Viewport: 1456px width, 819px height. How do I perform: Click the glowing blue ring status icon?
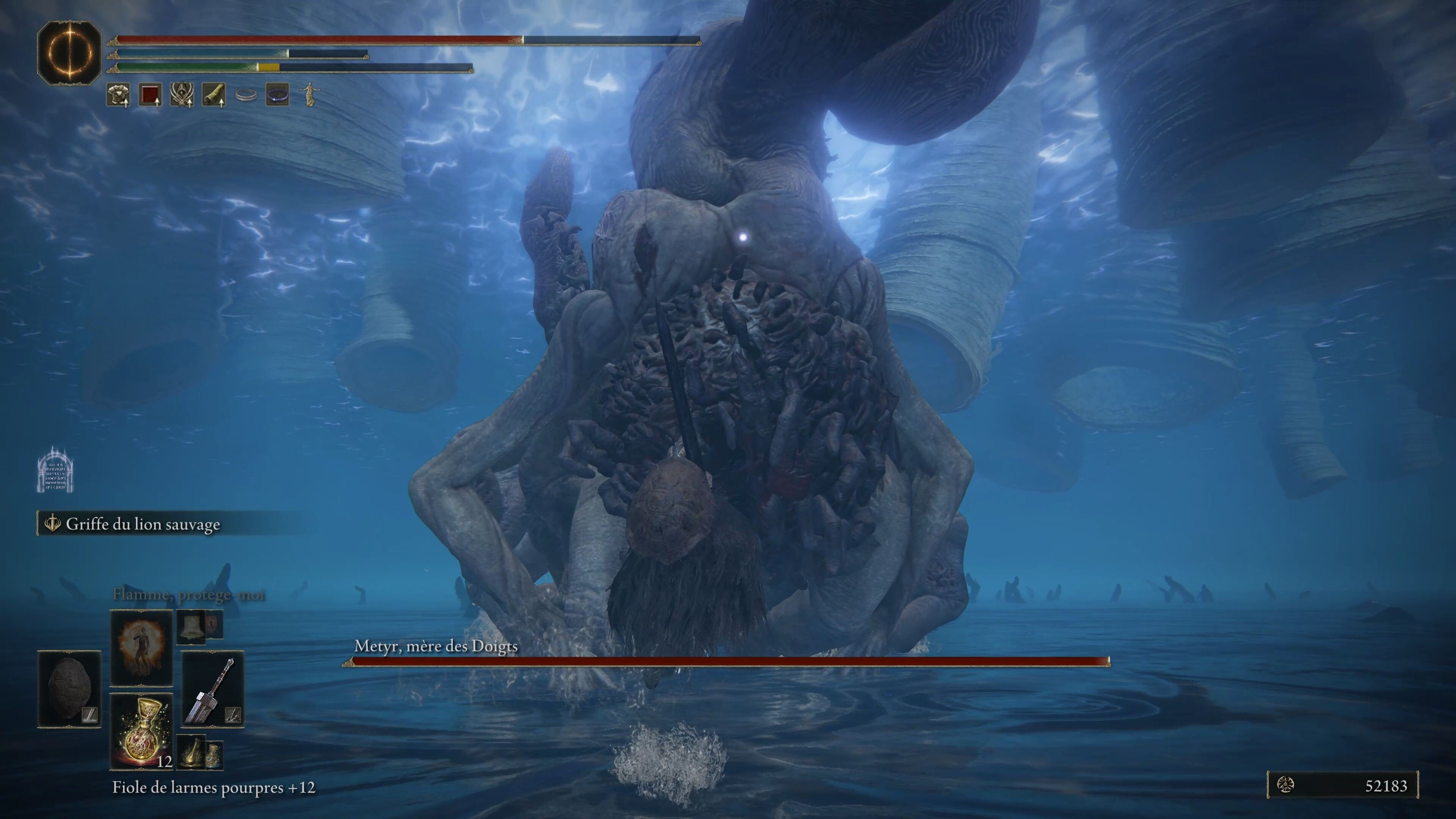click(x=278, y=95)
